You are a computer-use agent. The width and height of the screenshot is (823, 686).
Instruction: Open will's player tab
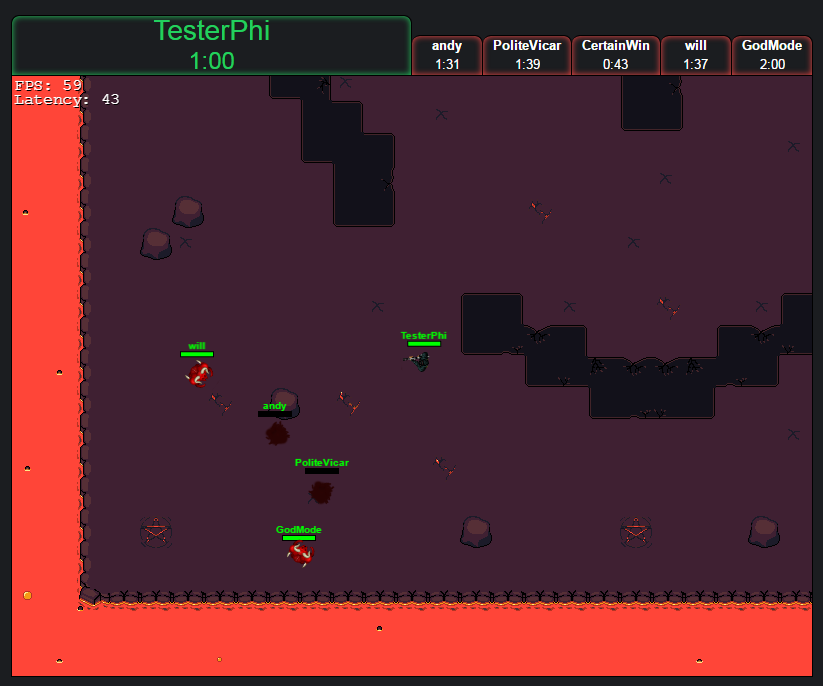click(x=696, y=55)
